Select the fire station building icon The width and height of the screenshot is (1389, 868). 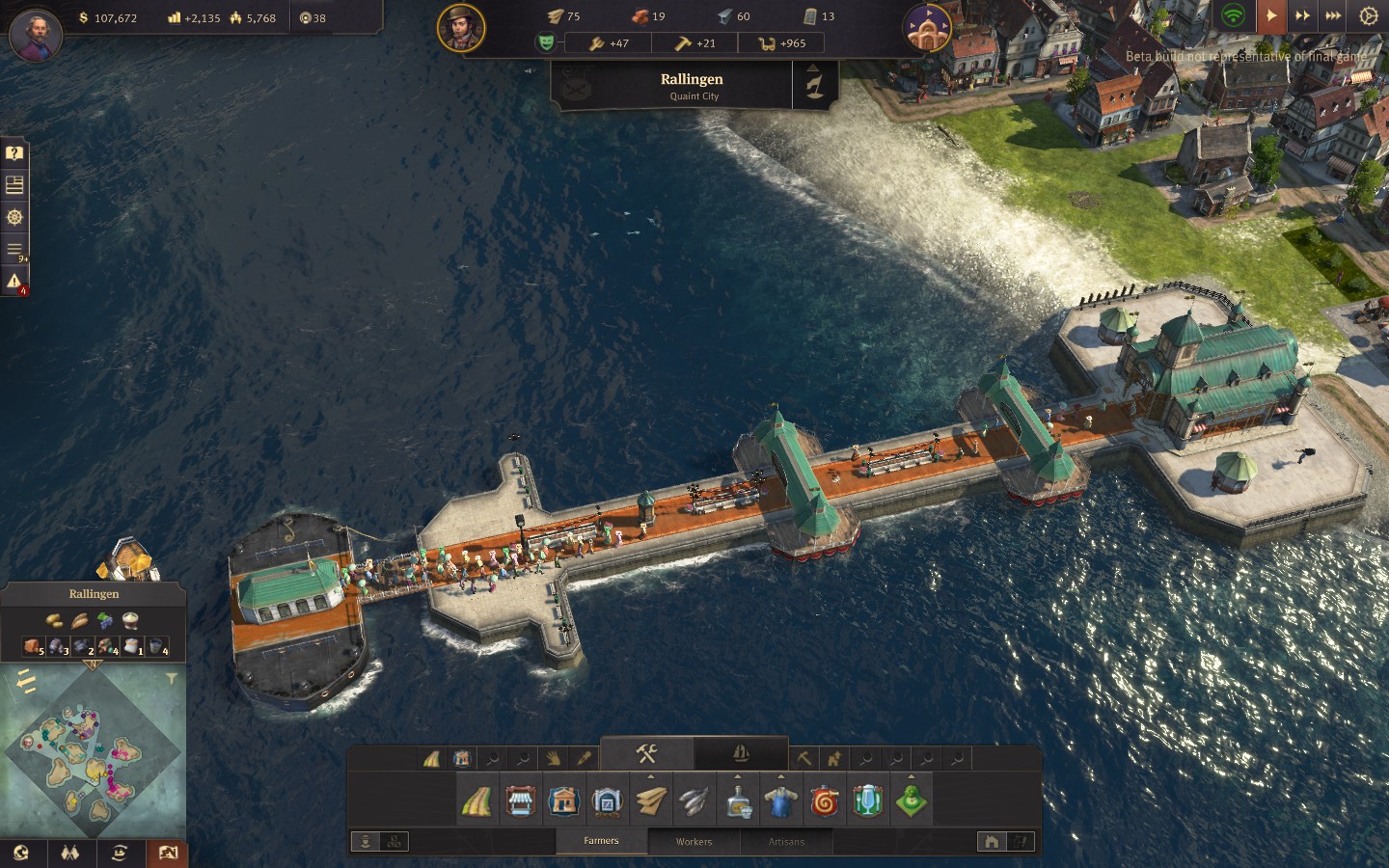pos(825,801)
